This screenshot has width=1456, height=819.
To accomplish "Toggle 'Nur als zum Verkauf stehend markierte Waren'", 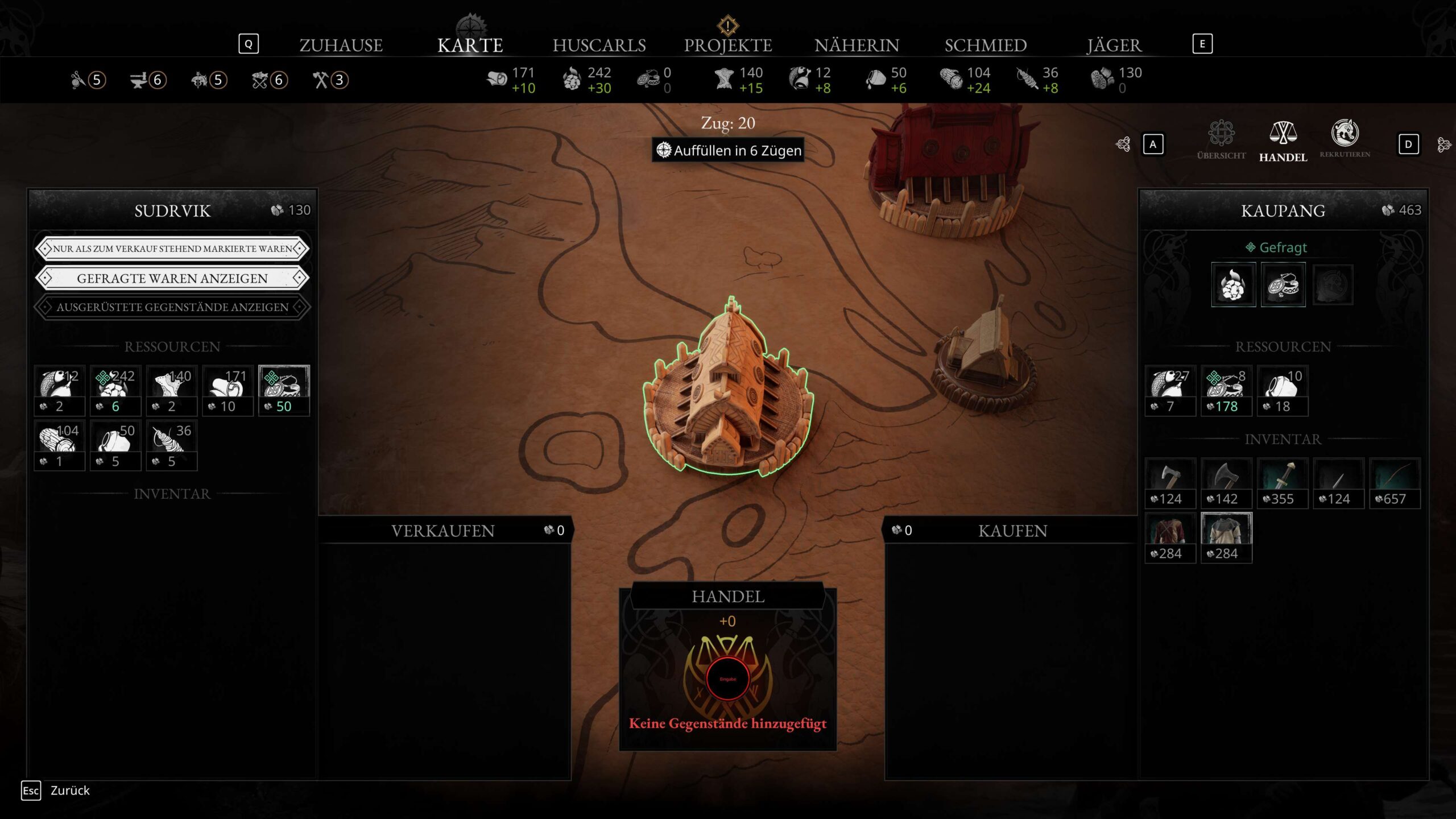I will pyautogui.click(x=172, y=249).
